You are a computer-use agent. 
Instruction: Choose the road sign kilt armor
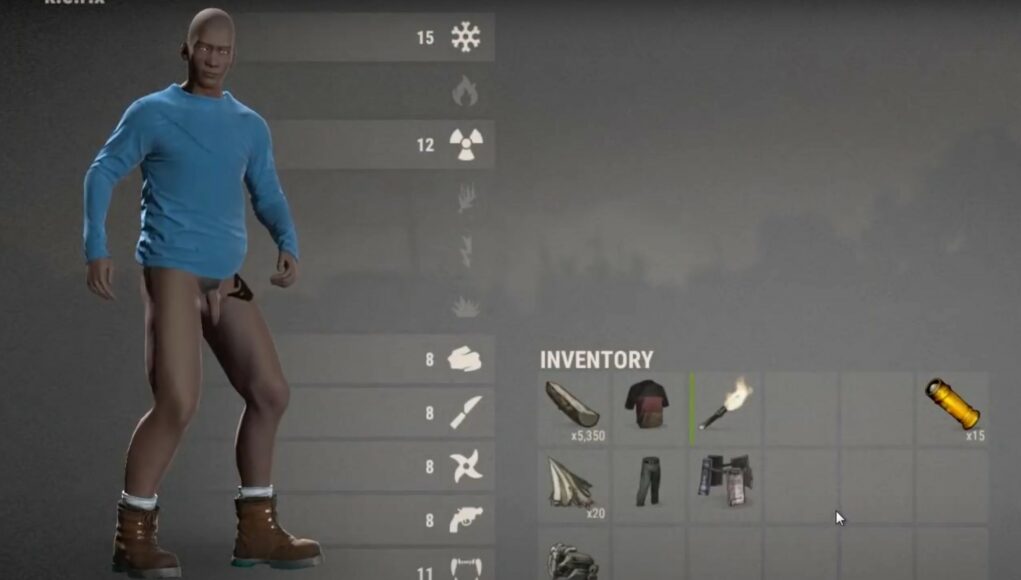pyautogui.click(x=724, y=482)
